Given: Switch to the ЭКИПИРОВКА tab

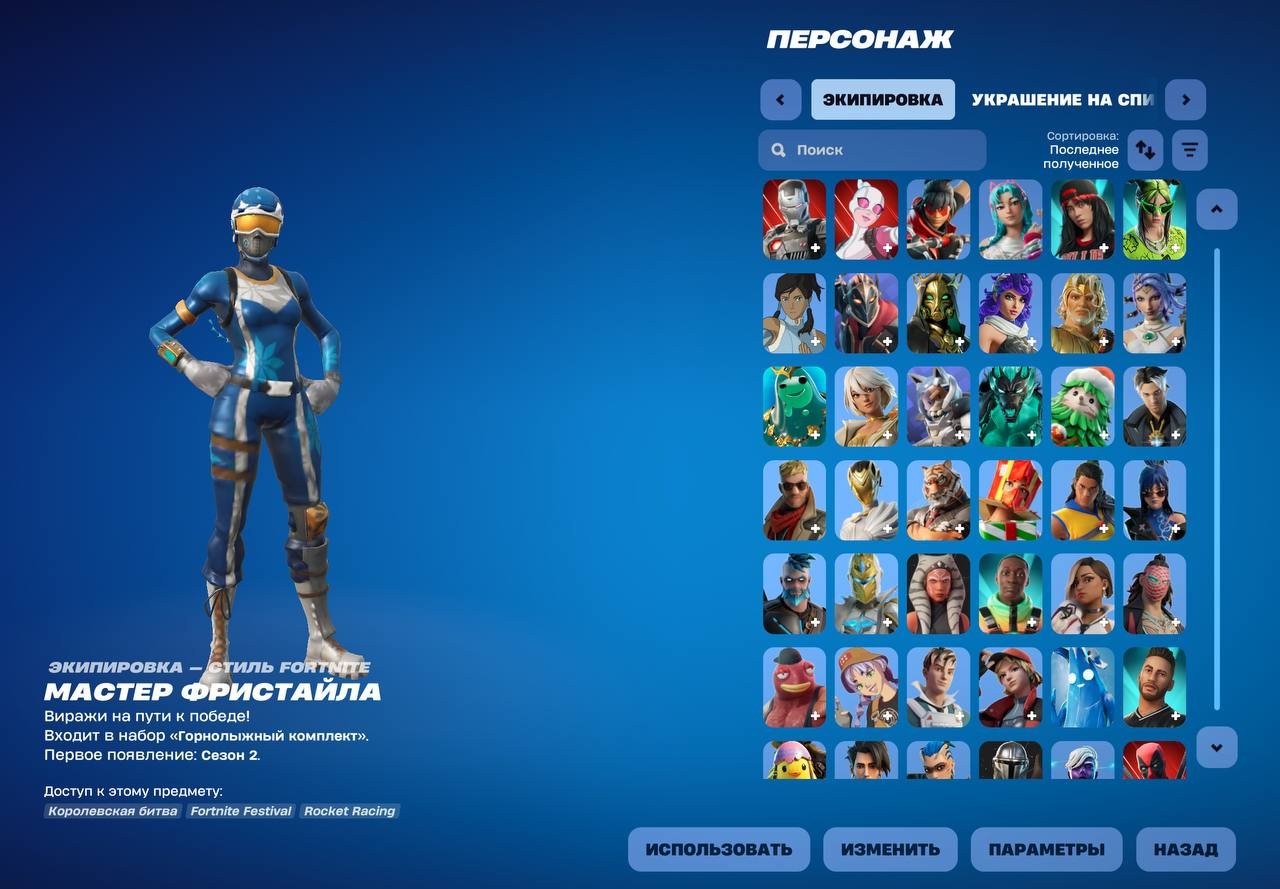Looking at the screenshot, I should (x=883, y=99).
